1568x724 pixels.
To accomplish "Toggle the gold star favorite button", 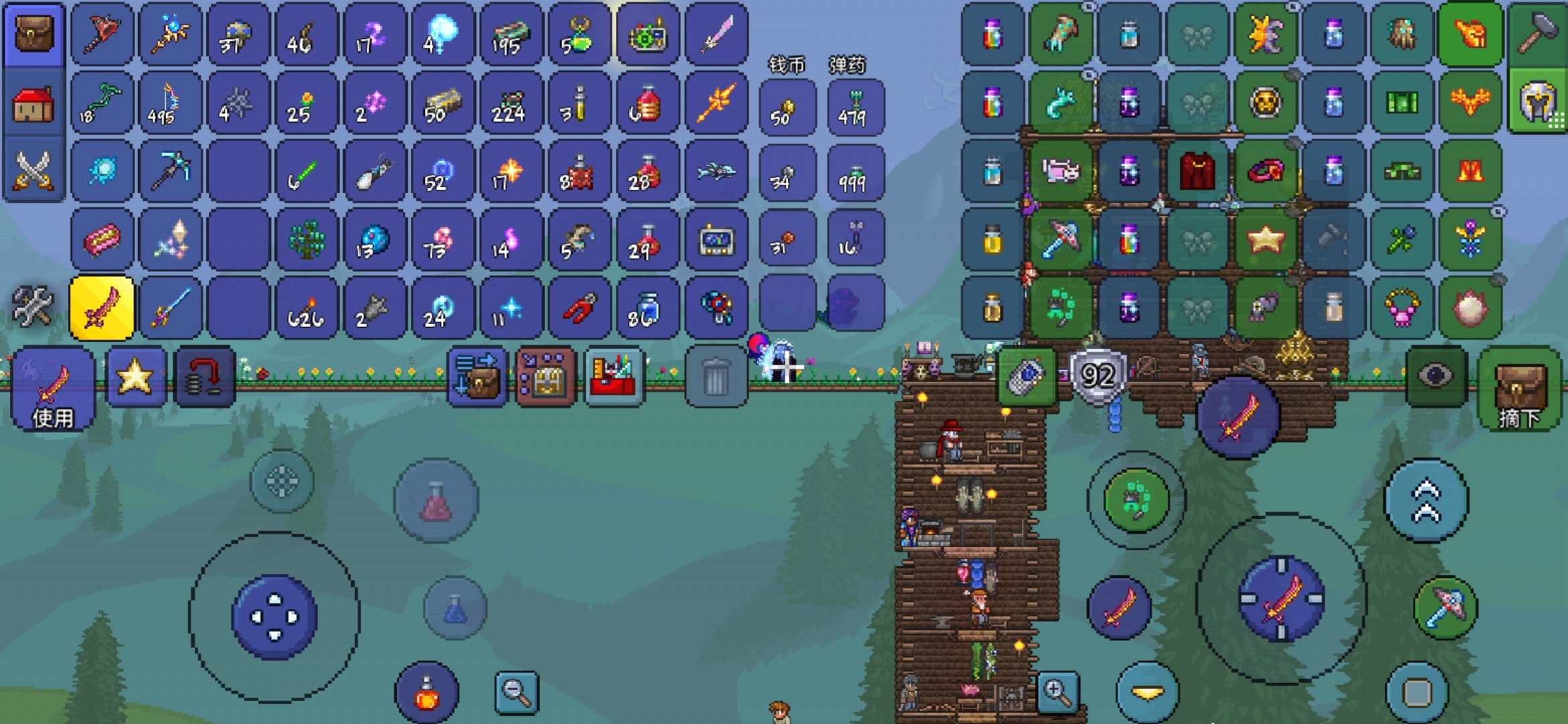I will click(135, 377).
